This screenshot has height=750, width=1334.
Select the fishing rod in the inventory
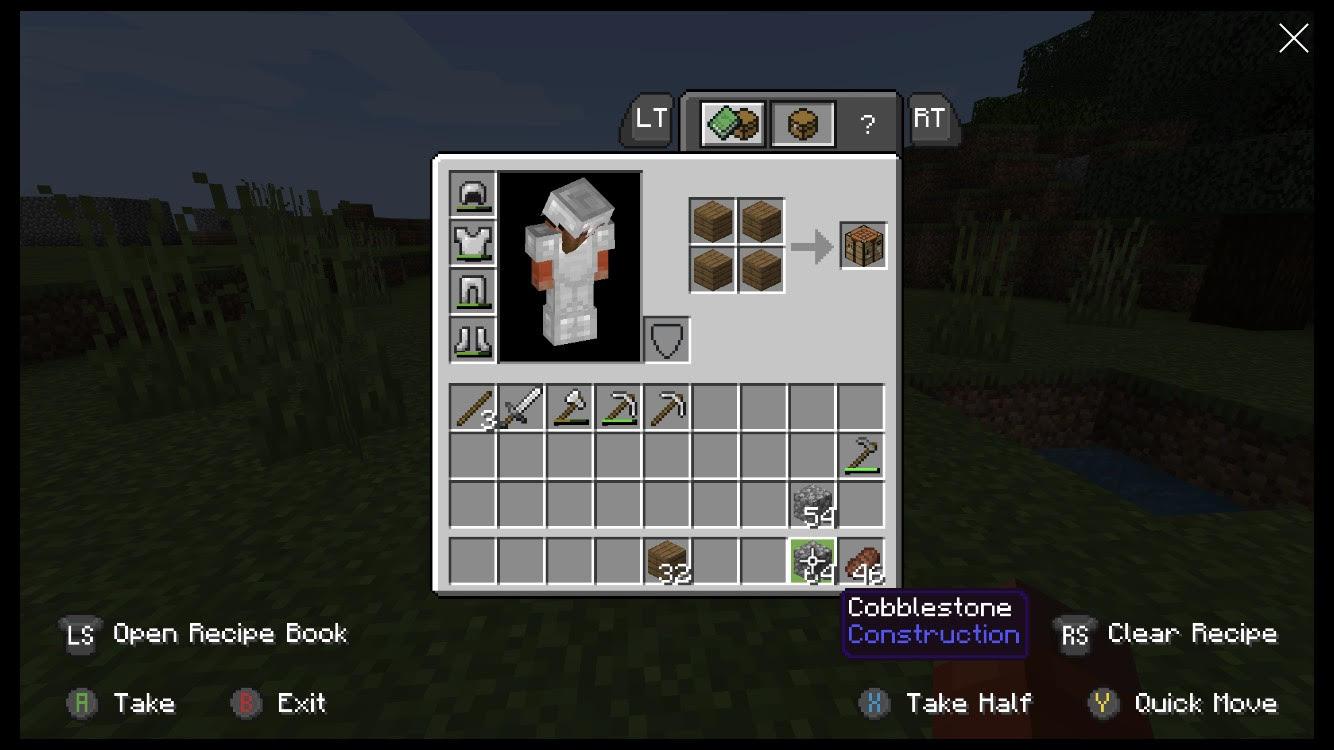click(x=861, y=455)
